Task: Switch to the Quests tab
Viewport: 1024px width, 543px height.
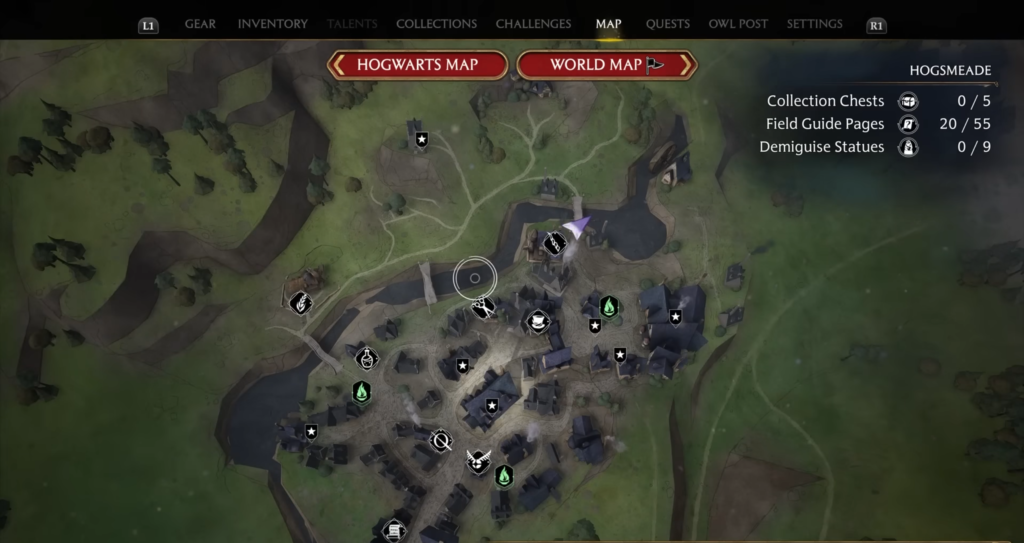Action: [x=667, y=24]
